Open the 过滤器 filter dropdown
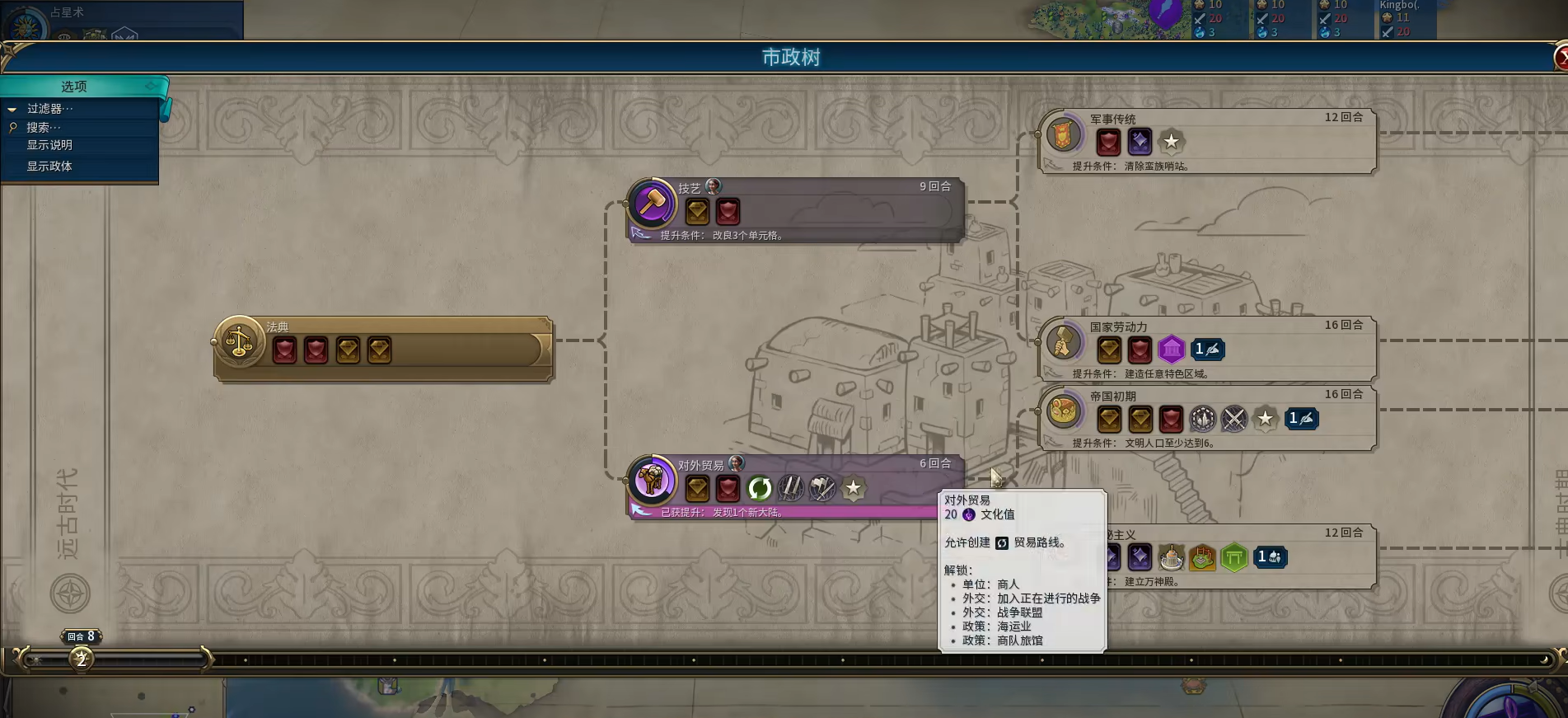Image resolution: width=1568 pixels, height=718 pixels. coord(49,109)
